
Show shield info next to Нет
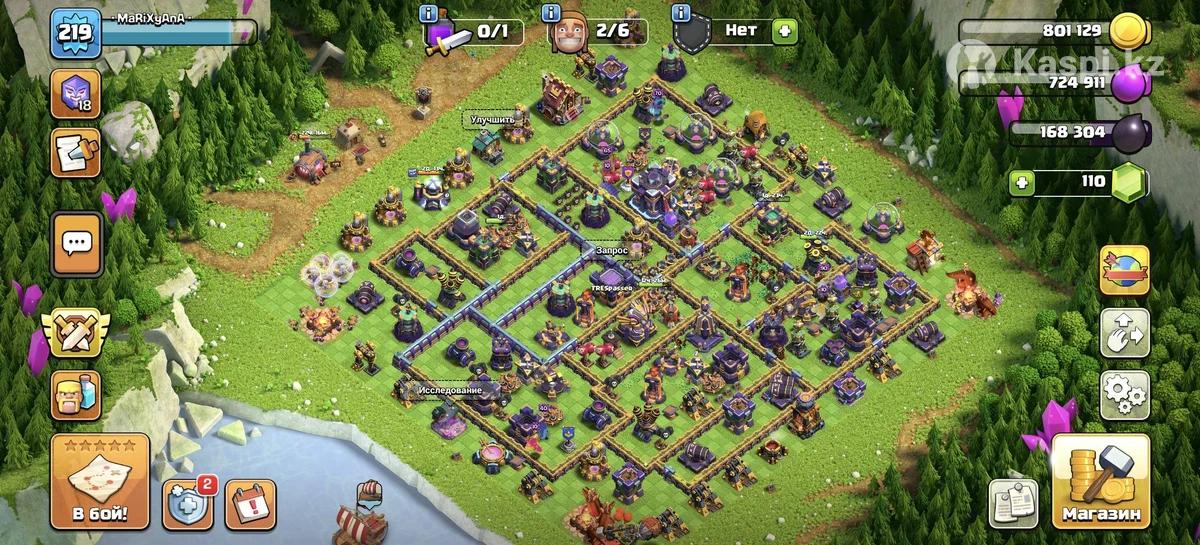pyautogui.click(x=682, y=13)
